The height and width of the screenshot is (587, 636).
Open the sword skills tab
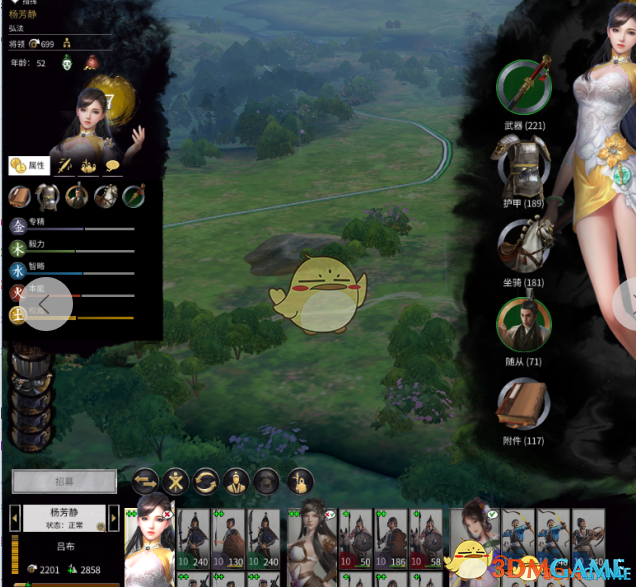point(66,166)
